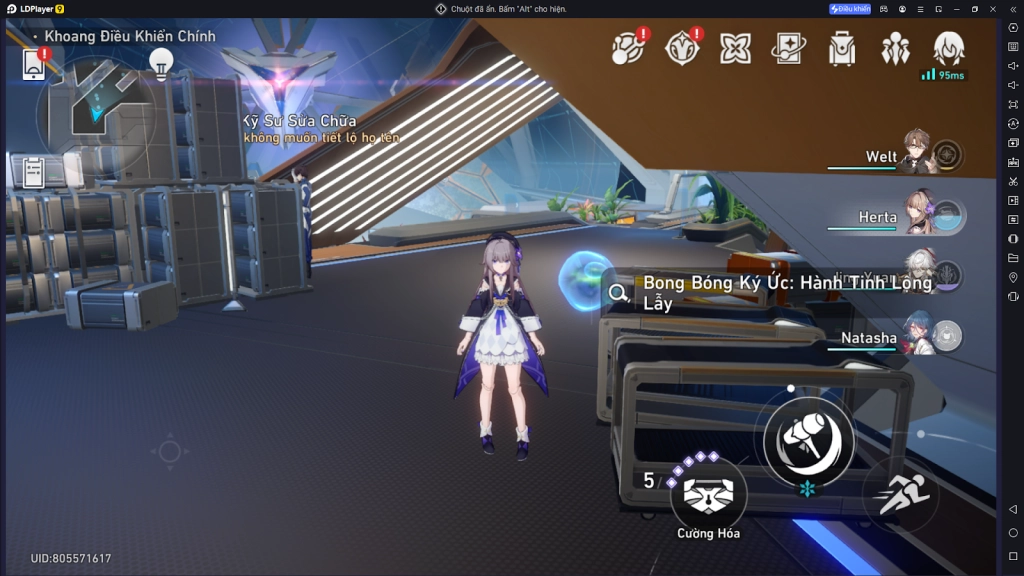Interact with Bong Bóng Ký Ức prompt
The height and width of the screenshot is (576, 1024).
coord(770,292)
